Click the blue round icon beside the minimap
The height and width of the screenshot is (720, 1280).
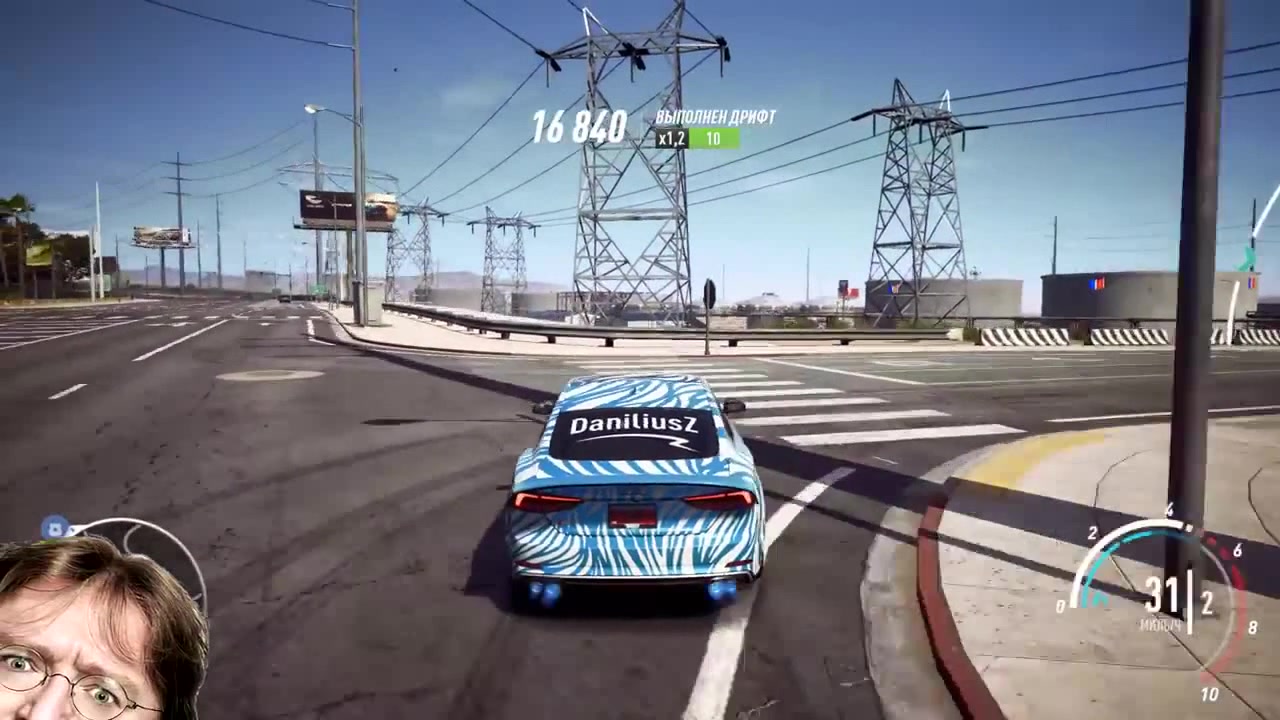54,528
